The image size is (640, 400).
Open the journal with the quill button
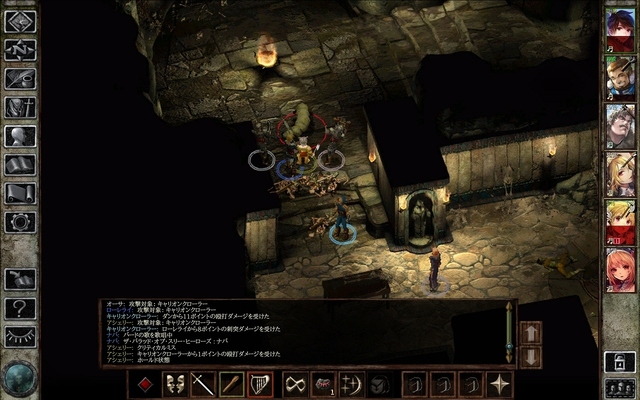20,78
